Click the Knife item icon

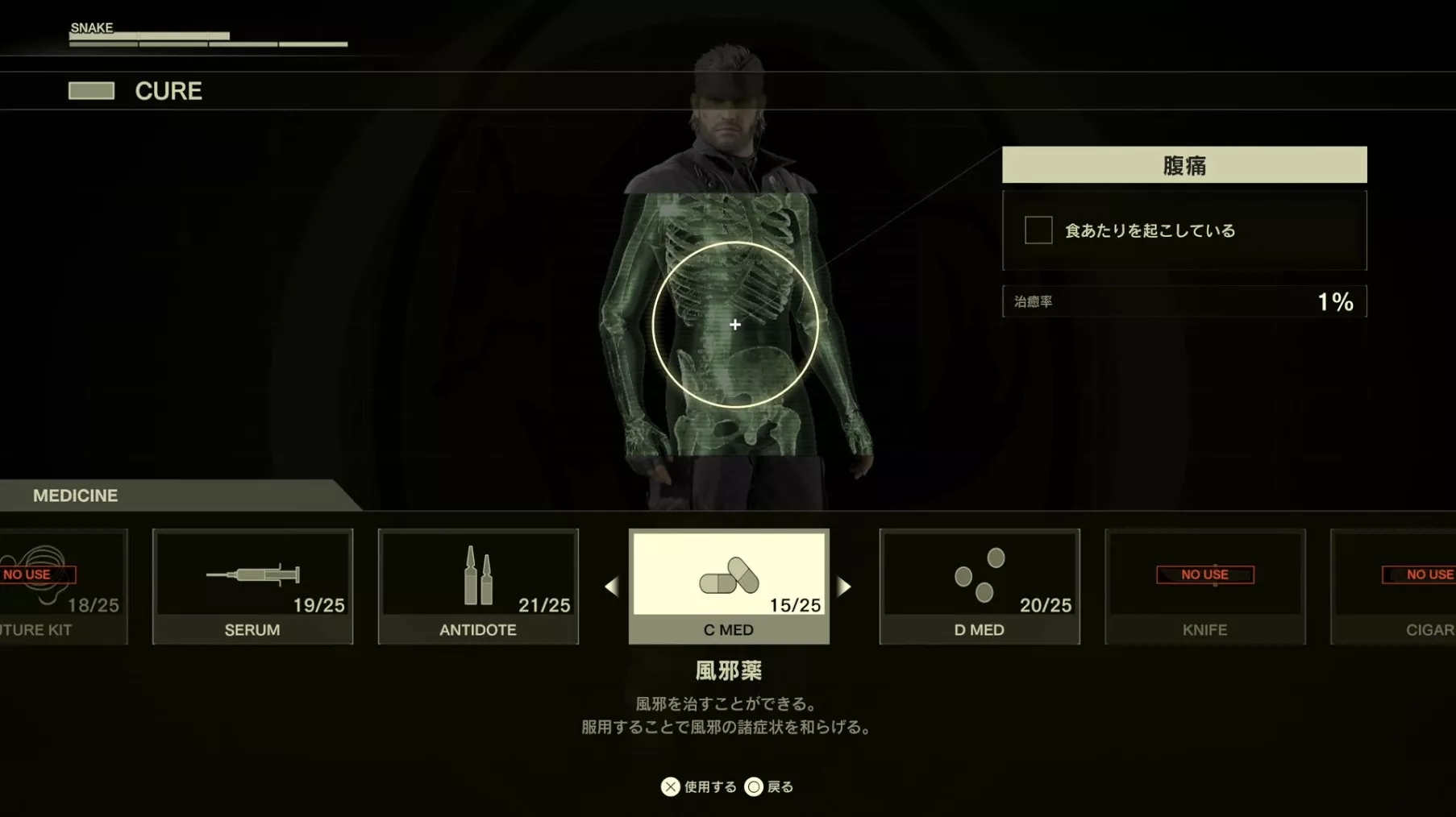tap(1204, 587)
